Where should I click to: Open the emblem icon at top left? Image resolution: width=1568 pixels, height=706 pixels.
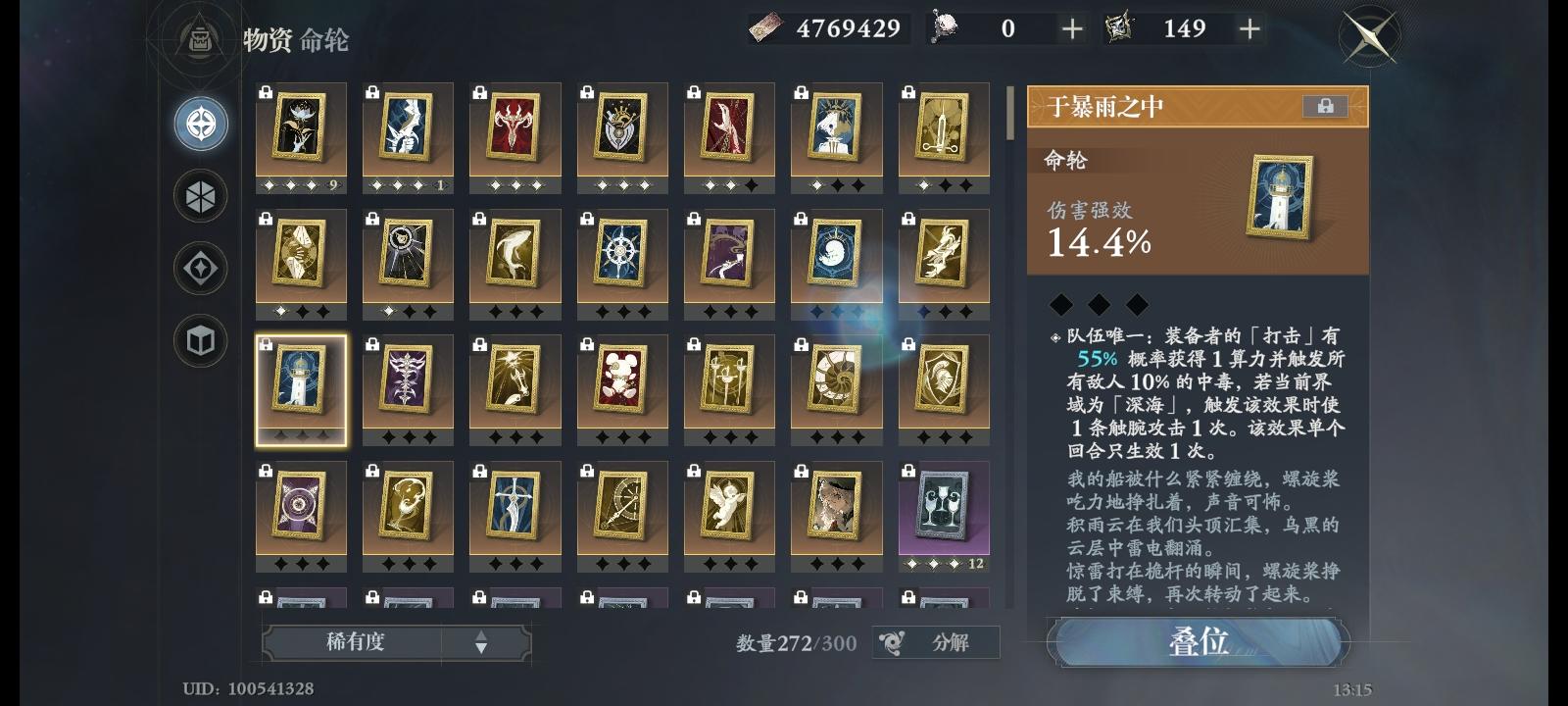coord(199,41)
